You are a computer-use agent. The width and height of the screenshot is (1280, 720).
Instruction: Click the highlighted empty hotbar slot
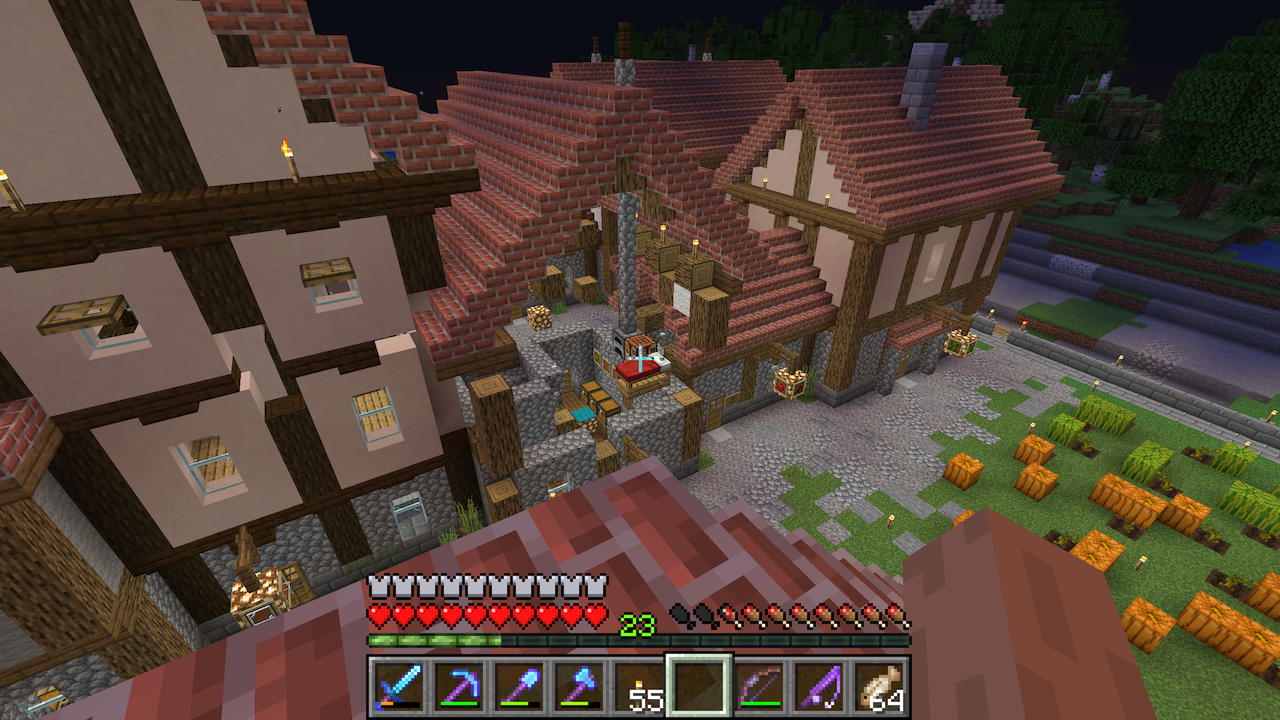699,686
